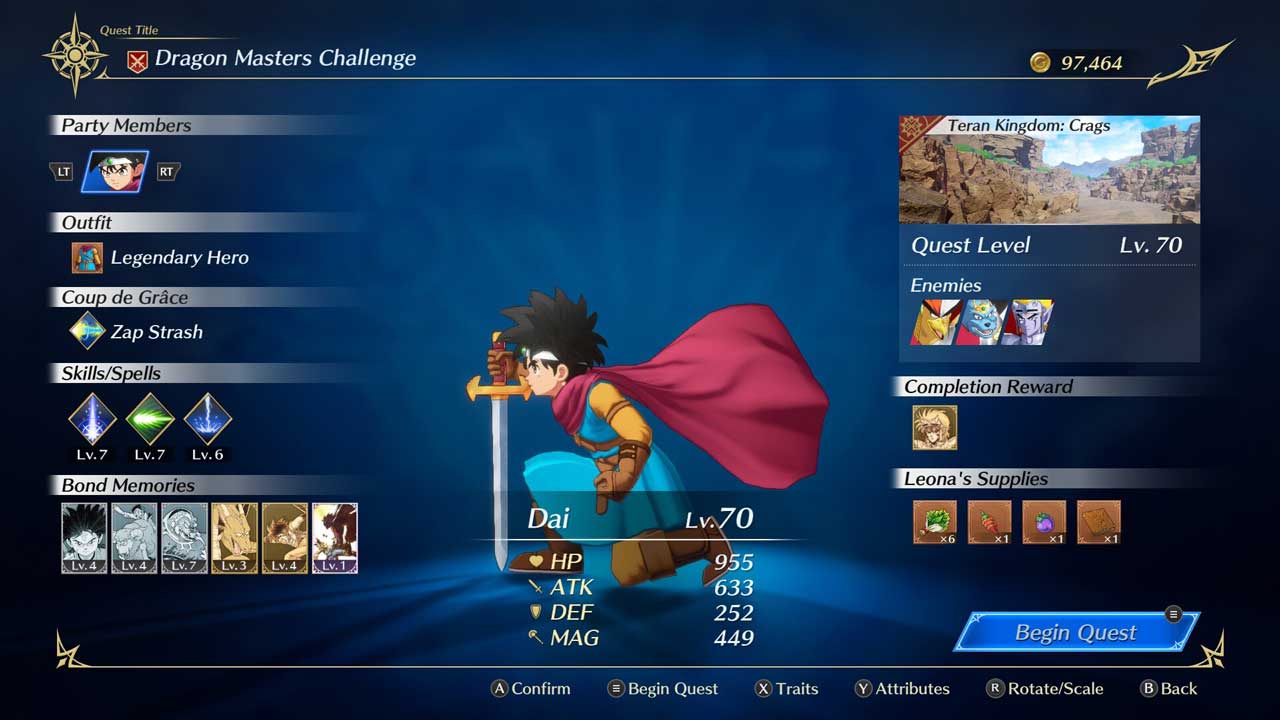The height and width of the screenshot is (720, 1280).
Task: Choose the Zap Strash coup de grâce
Action: [88, 332]
